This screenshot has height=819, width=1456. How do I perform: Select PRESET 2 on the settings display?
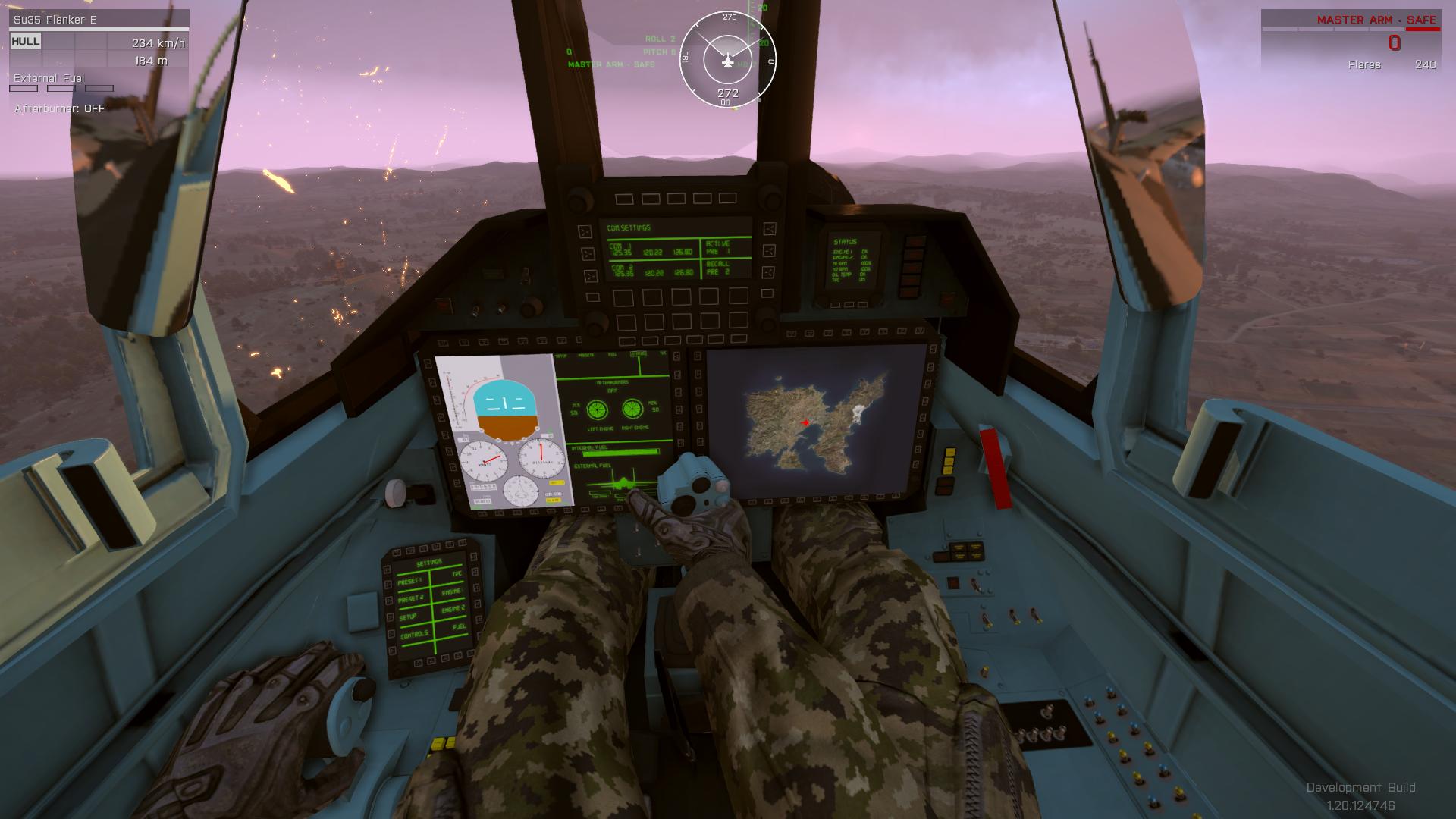(x=410, y=599)
